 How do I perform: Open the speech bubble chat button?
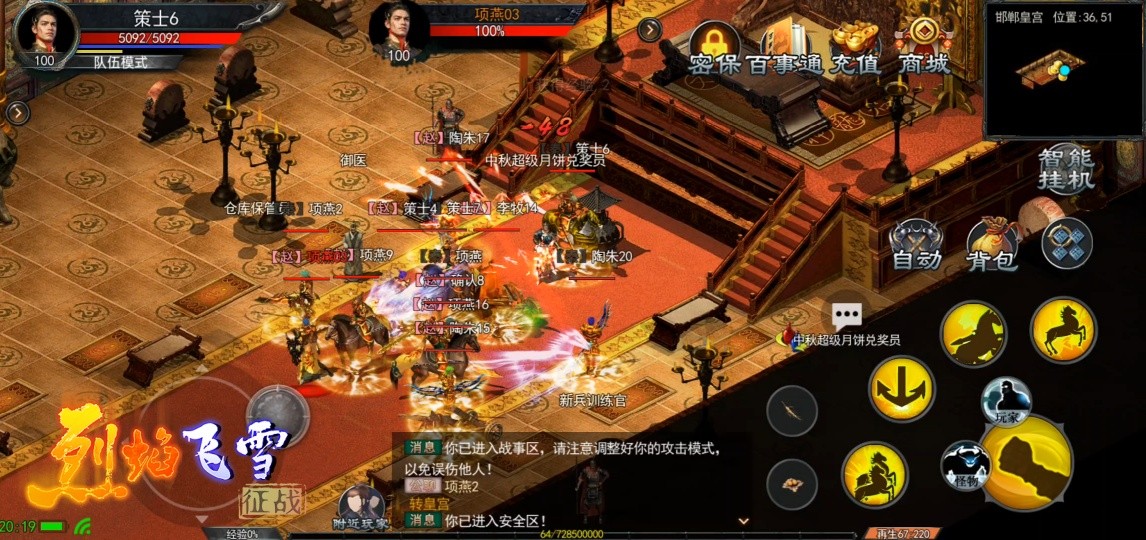point(847,316)
